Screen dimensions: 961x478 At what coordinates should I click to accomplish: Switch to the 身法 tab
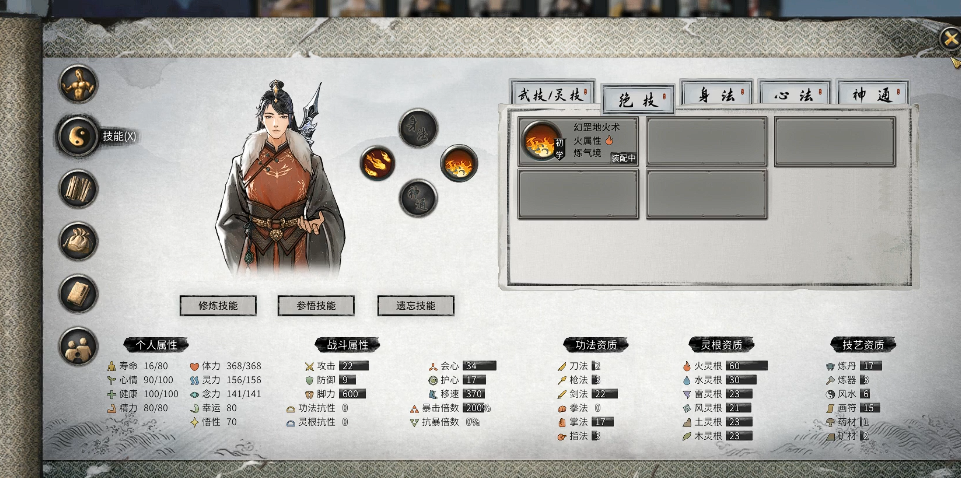click(x=716, y=96)
